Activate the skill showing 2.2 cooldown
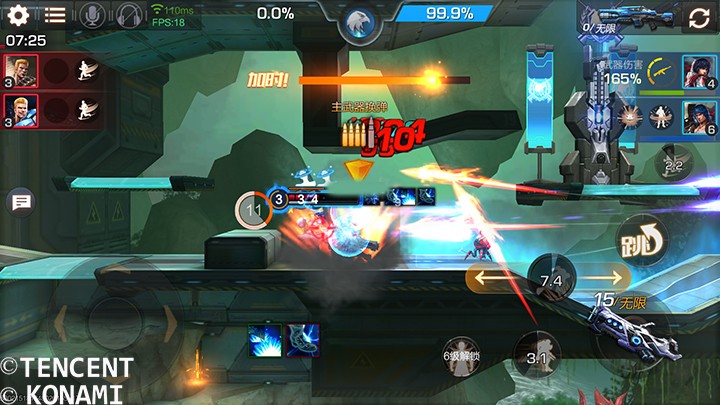Image resolution: width=720 pixels, height=405 pixels. (x=673, y=165)
